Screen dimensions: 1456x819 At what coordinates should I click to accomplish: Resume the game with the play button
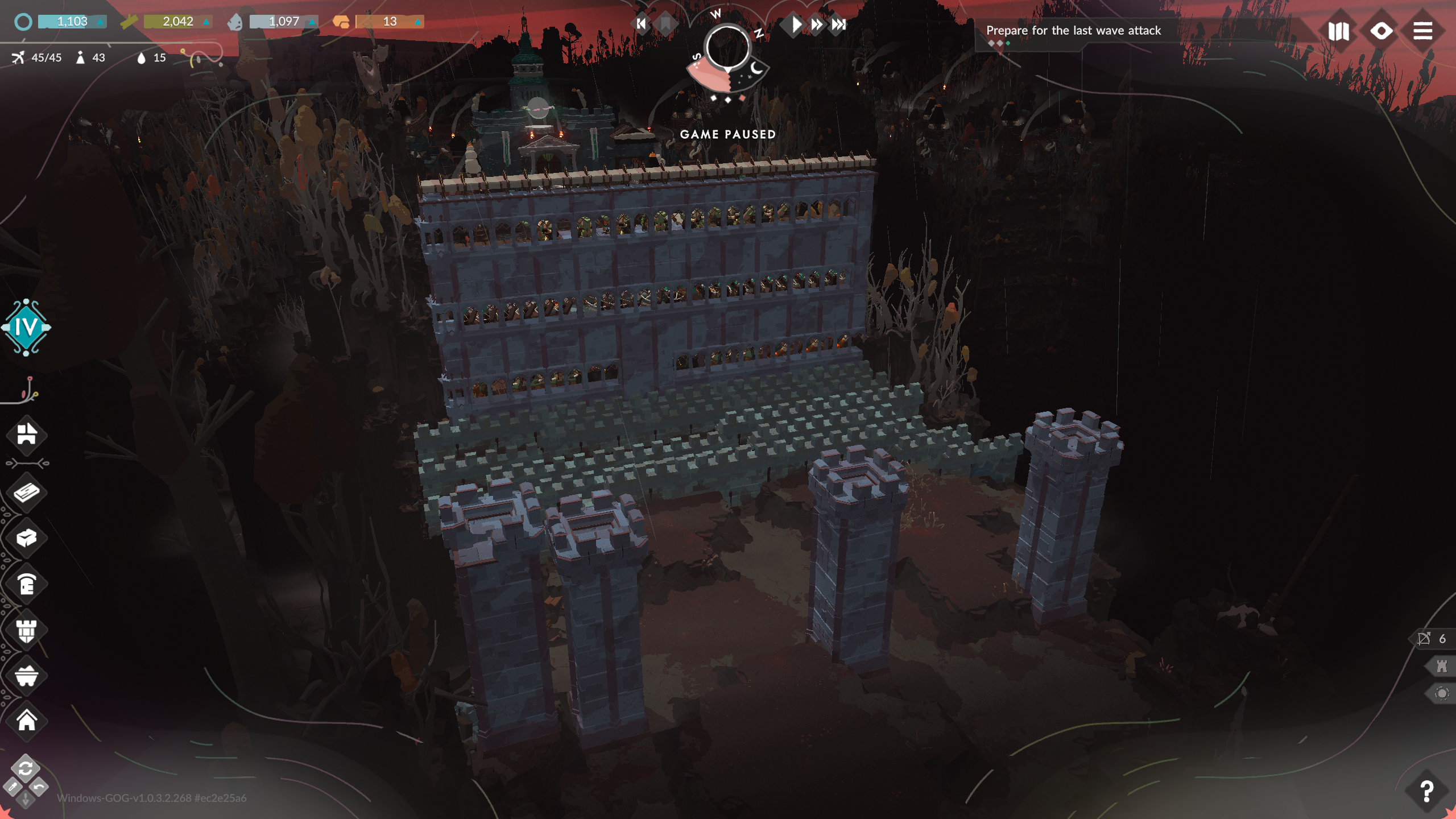click(x=796, y=24)
